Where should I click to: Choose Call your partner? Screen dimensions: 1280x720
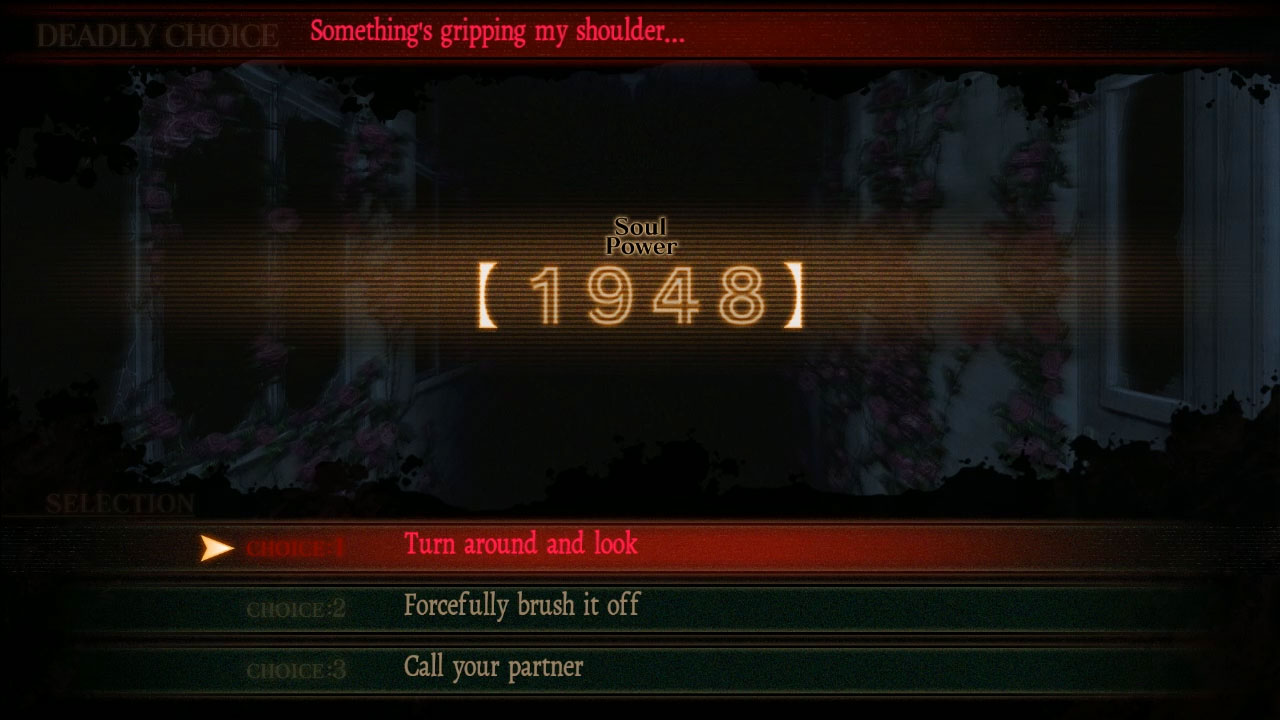tap(493, 668)
